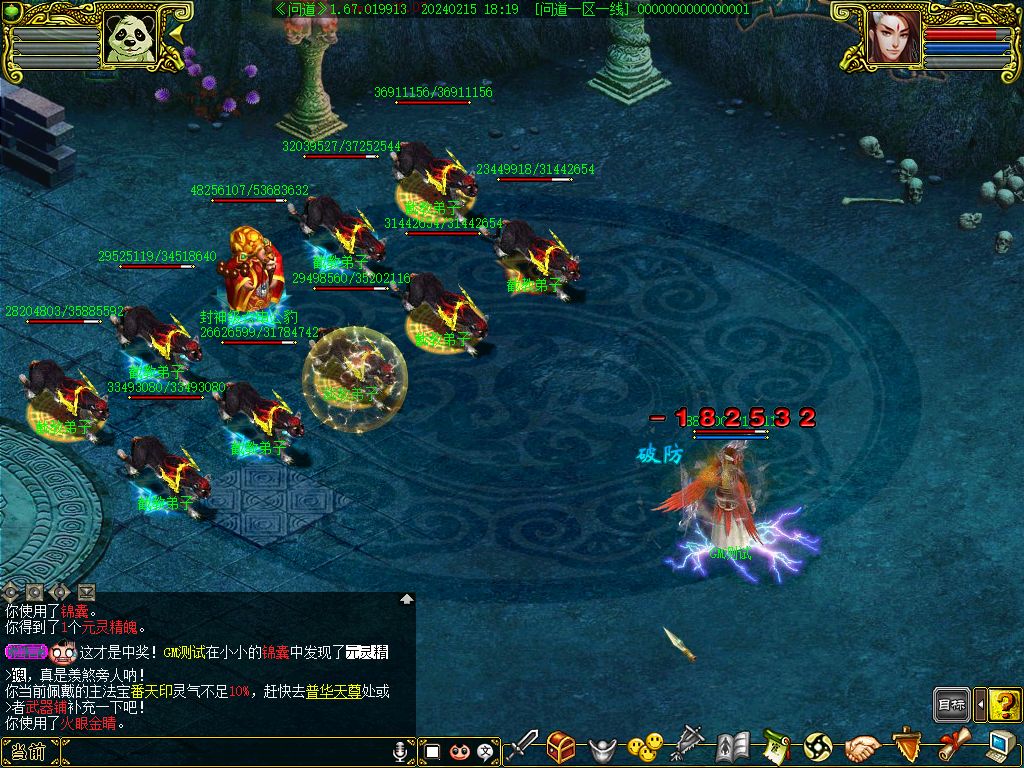Open the player character portrait
Screen dimensions: 1024x768
click(893, 39)
